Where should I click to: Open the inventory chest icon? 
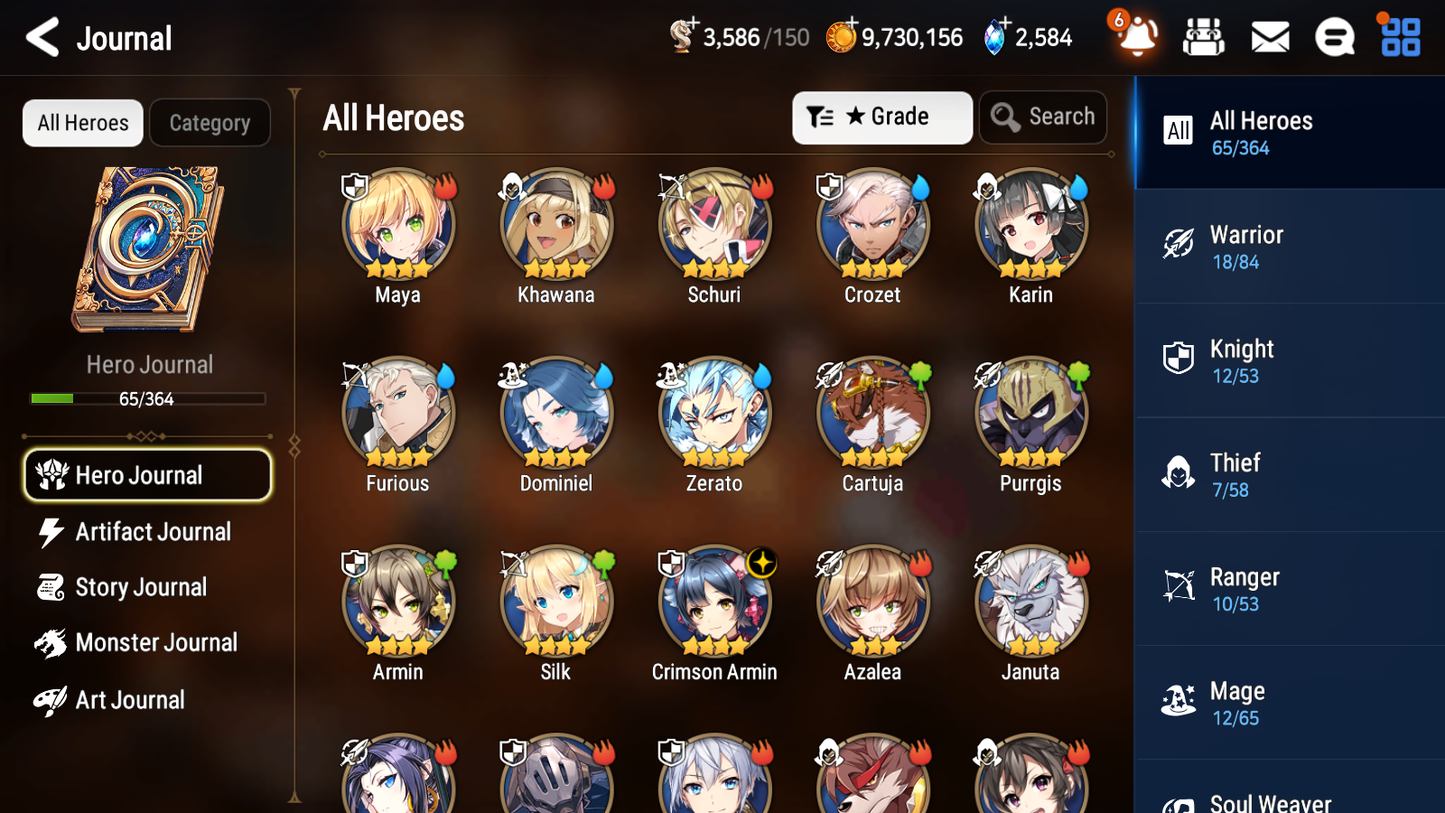click(1203, 36)
